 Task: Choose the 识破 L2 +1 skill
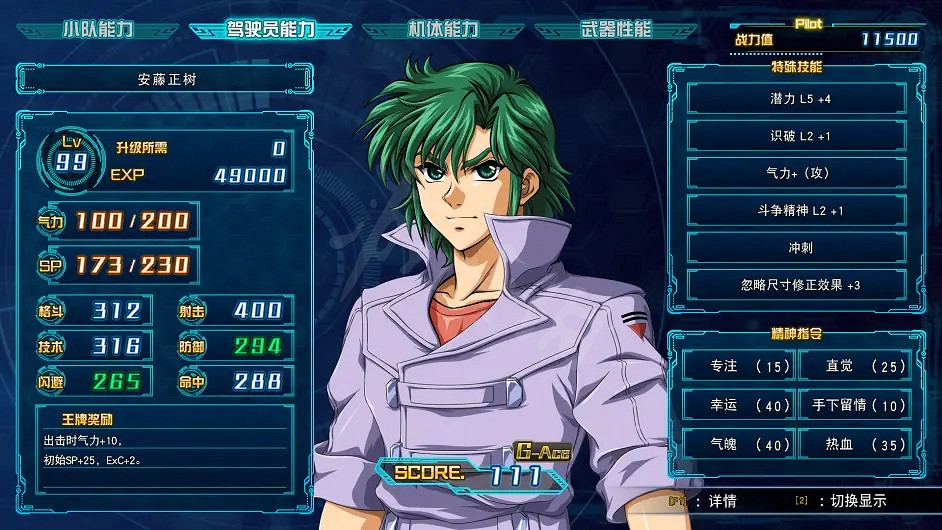point(796,136)
